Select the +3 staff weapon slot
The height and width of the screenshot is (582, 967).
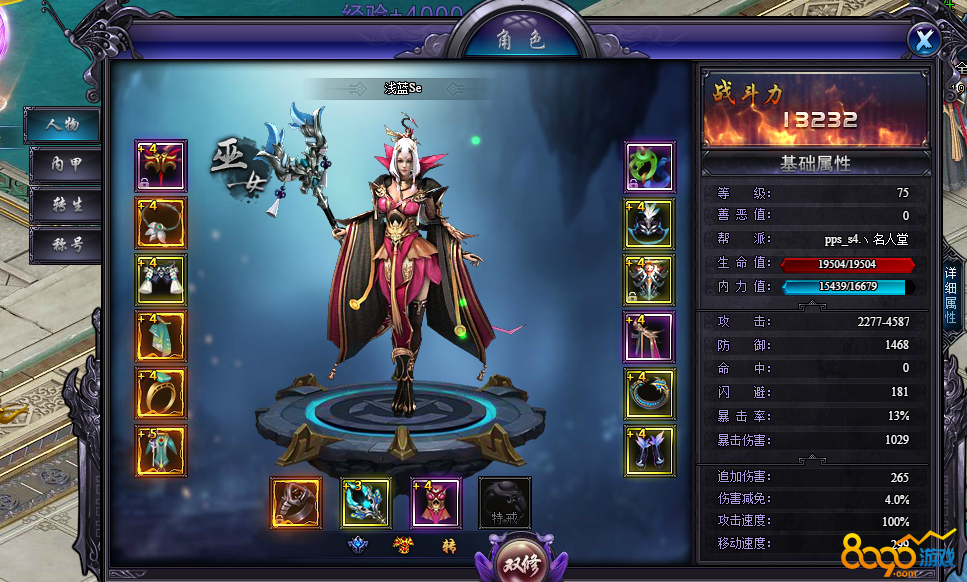pos(366,503)
